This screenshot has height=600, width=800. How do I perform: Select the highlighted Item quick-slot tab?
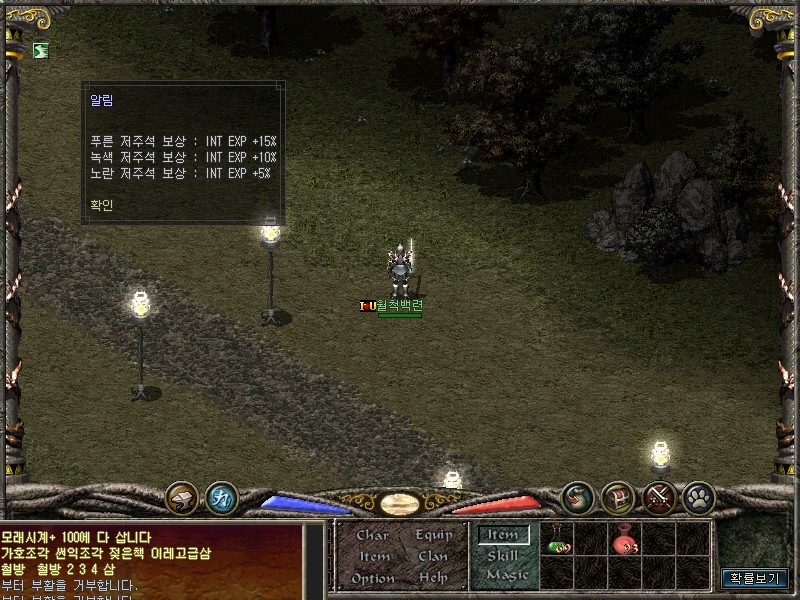click(x=503, y=535)
